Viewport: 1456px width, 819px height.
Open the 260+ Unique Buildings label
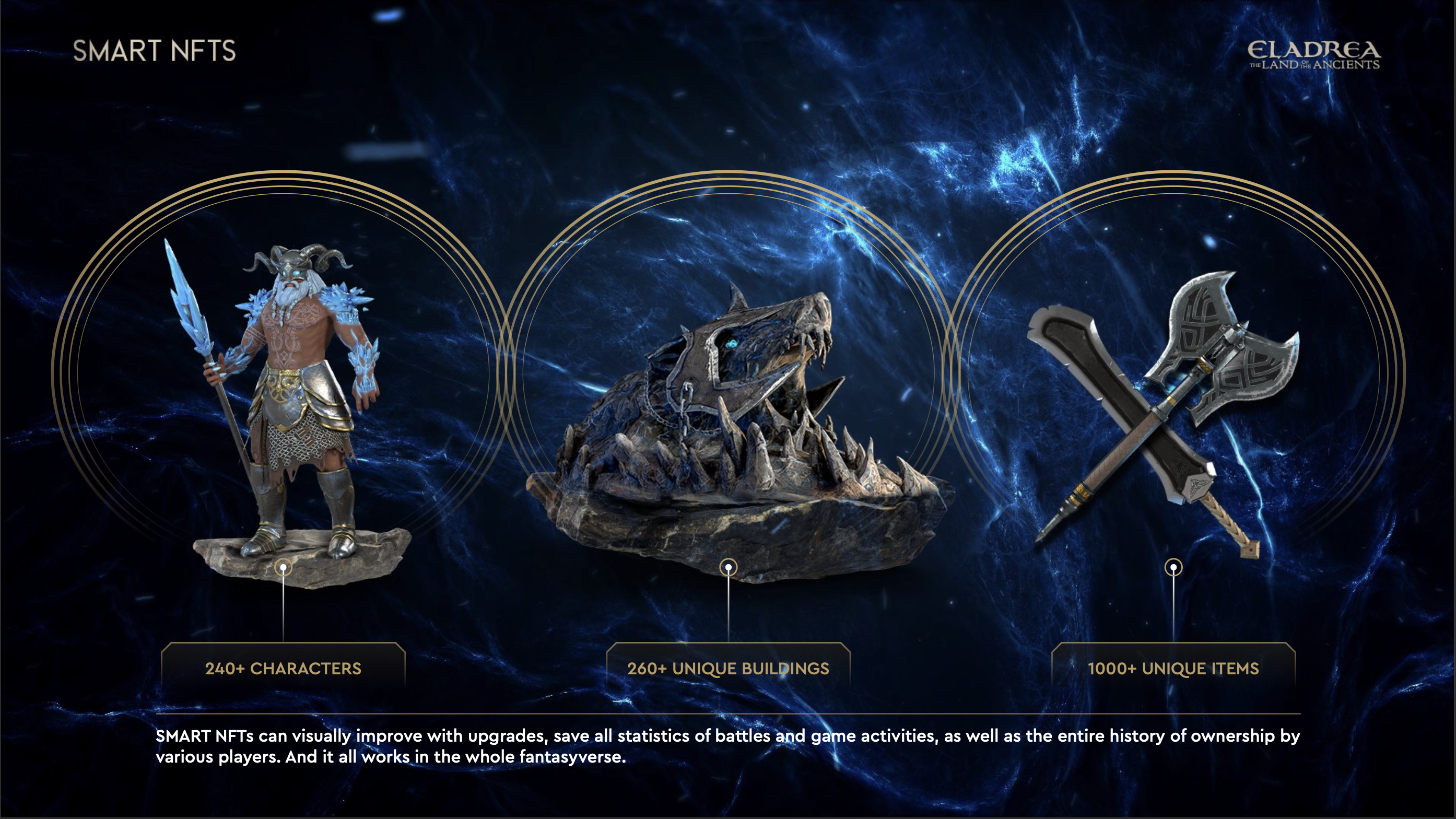click(728, 668)
